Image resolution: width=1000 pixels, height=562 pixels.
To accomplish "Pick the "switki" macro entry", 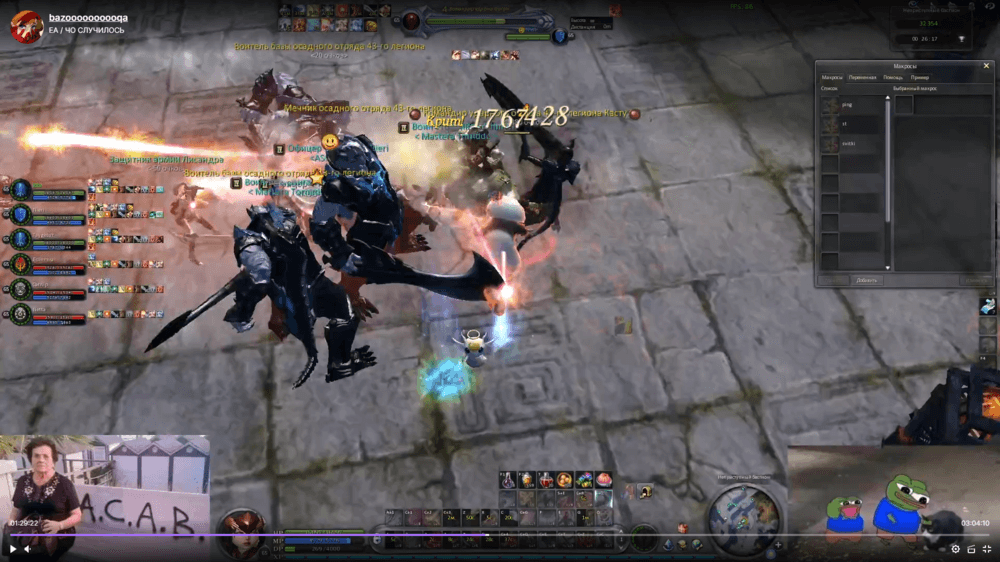I will (850, 144).
